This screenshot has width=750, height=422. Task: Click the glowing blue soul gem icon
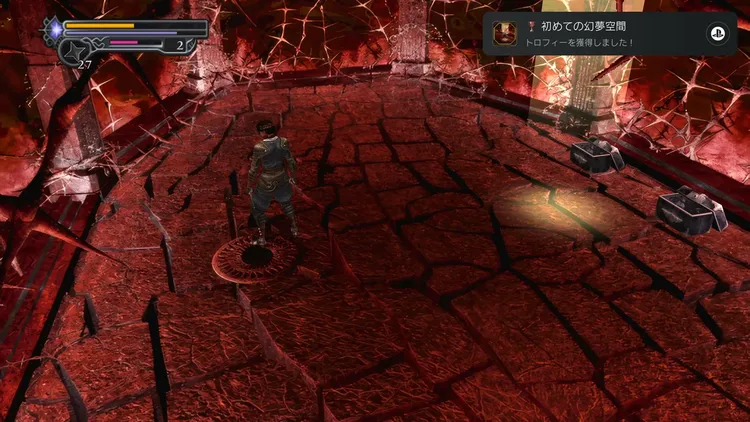(x=52, y=31)
